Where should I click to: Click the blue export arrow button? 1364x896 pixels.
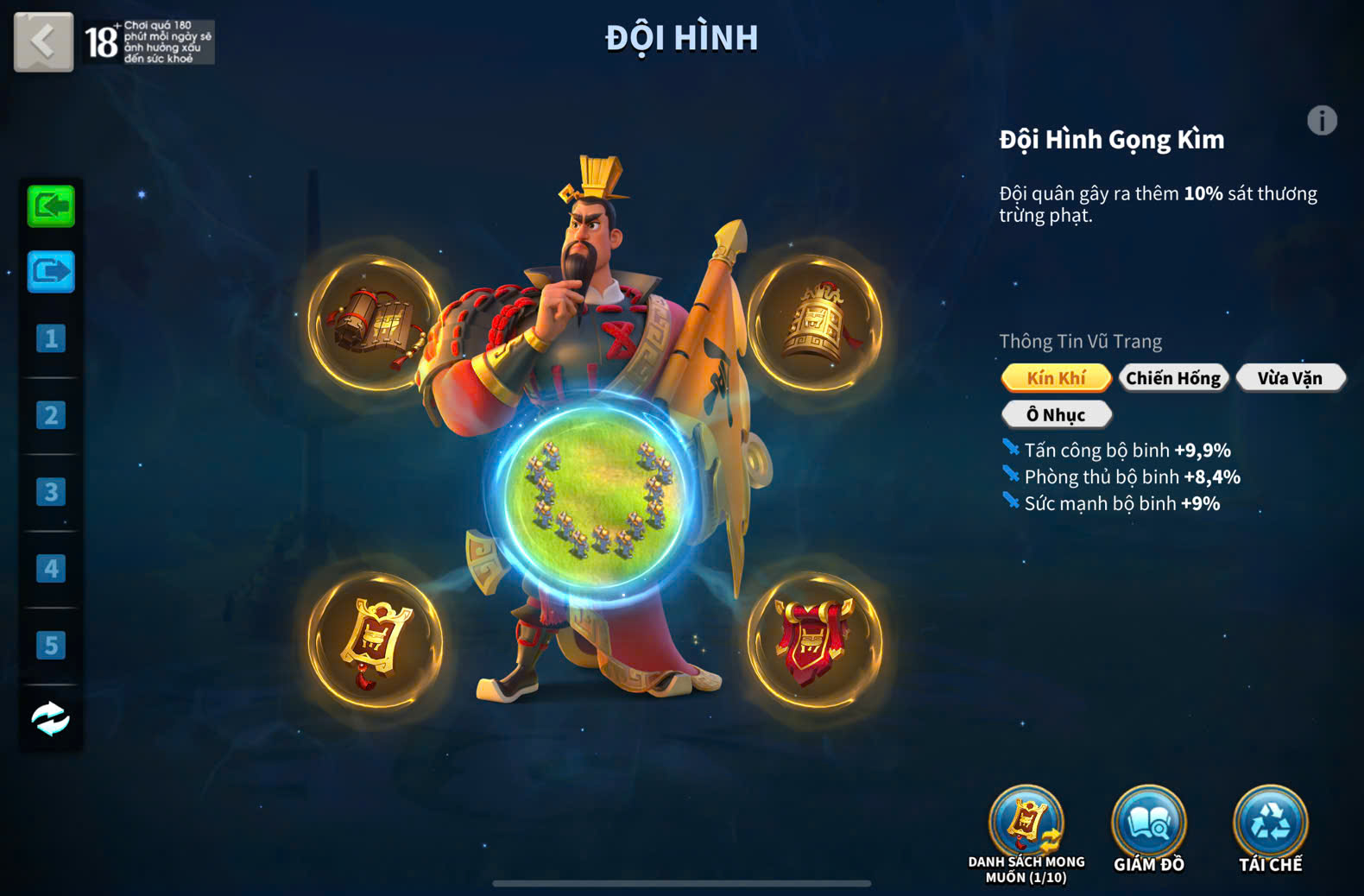[51, 272]
